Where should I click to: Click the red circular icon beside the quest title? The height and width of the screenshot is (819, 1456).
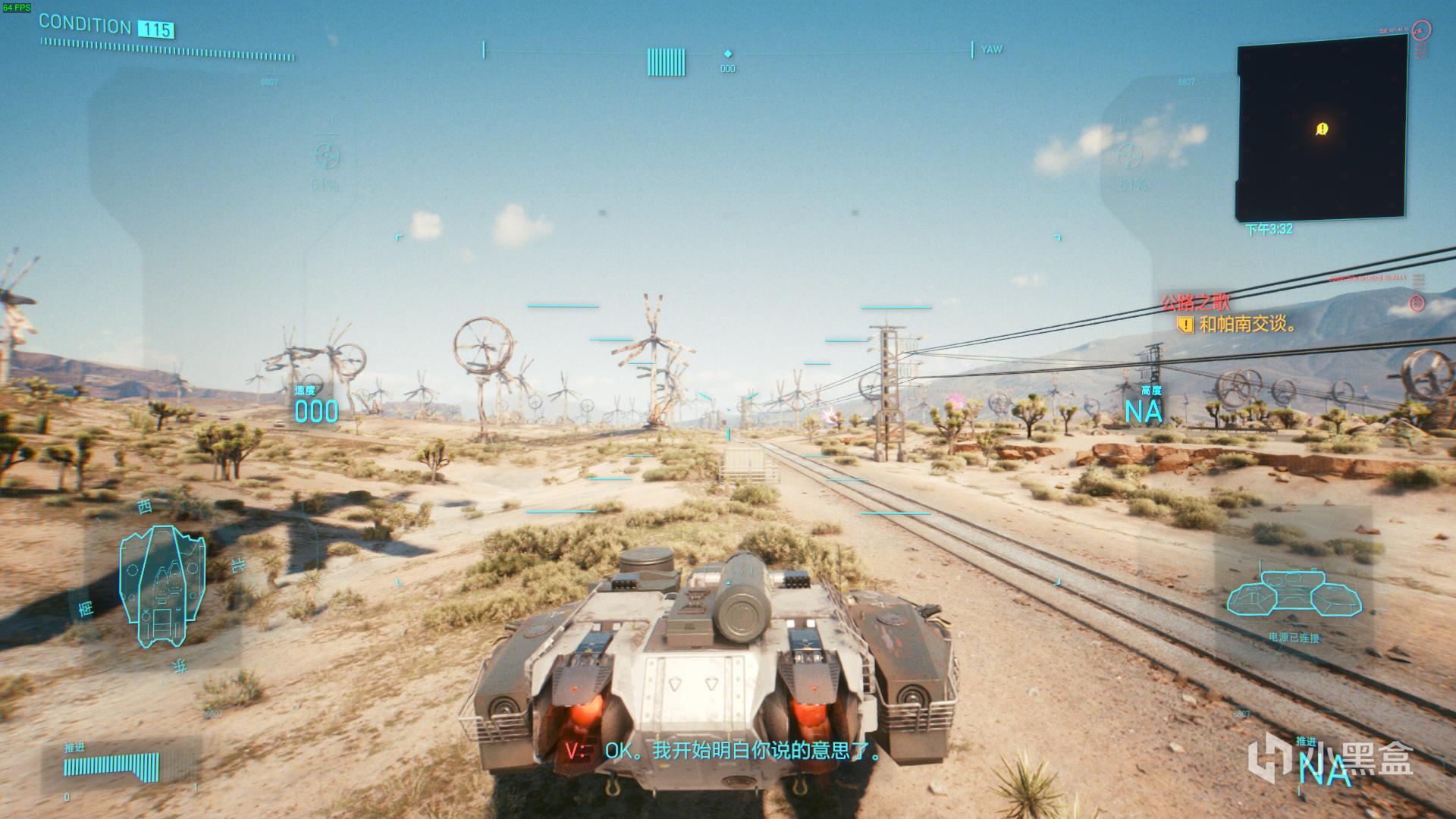click(1416, 303)
